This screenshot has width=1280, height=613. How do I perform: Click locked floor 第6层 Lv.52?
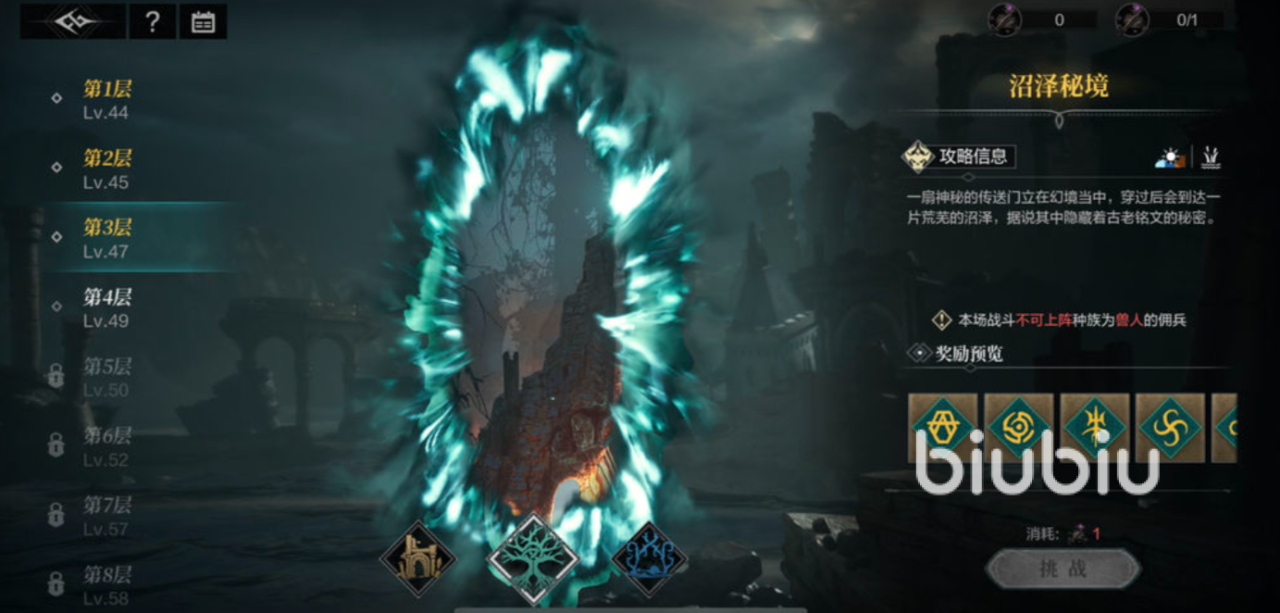point(107,447)
